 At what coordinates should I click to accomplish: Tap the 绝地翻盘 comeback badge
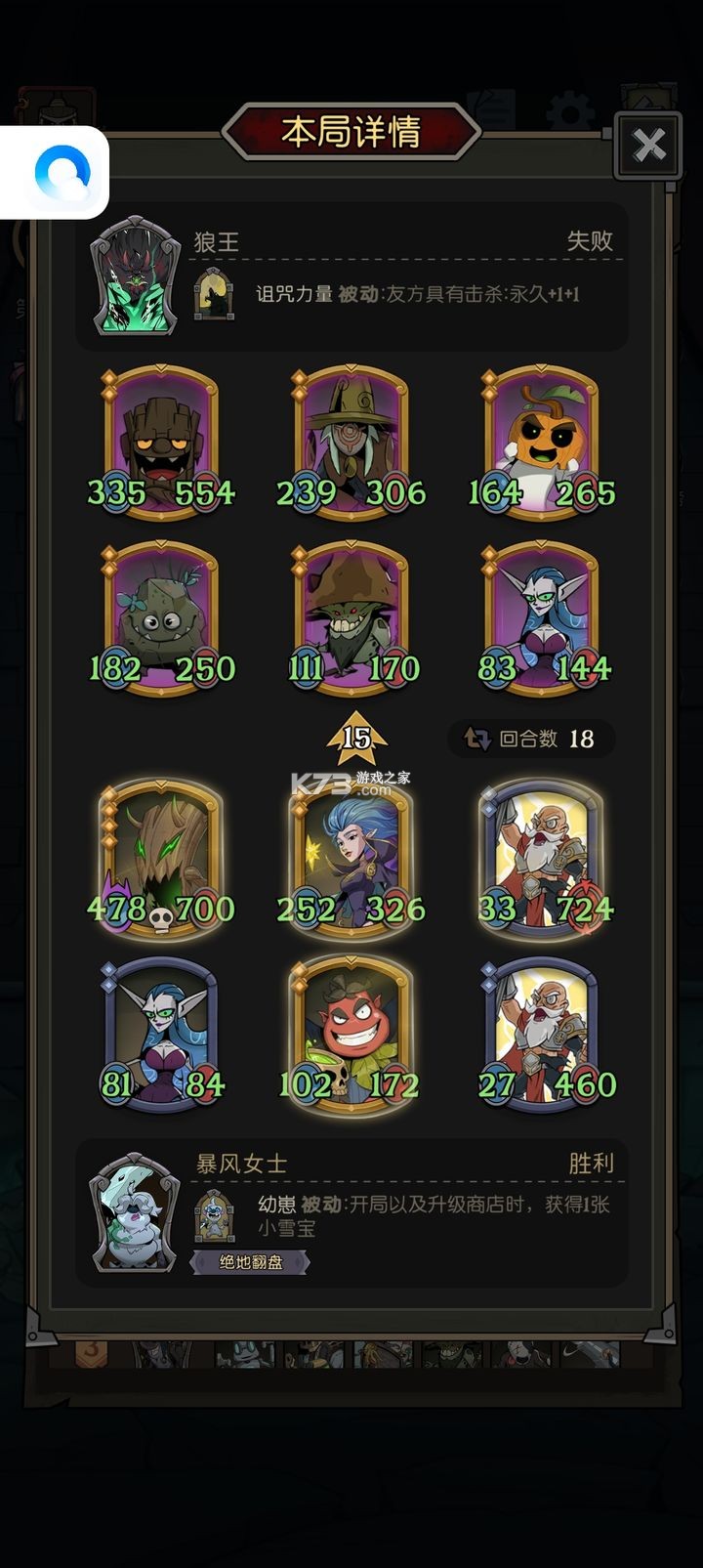251,1262
